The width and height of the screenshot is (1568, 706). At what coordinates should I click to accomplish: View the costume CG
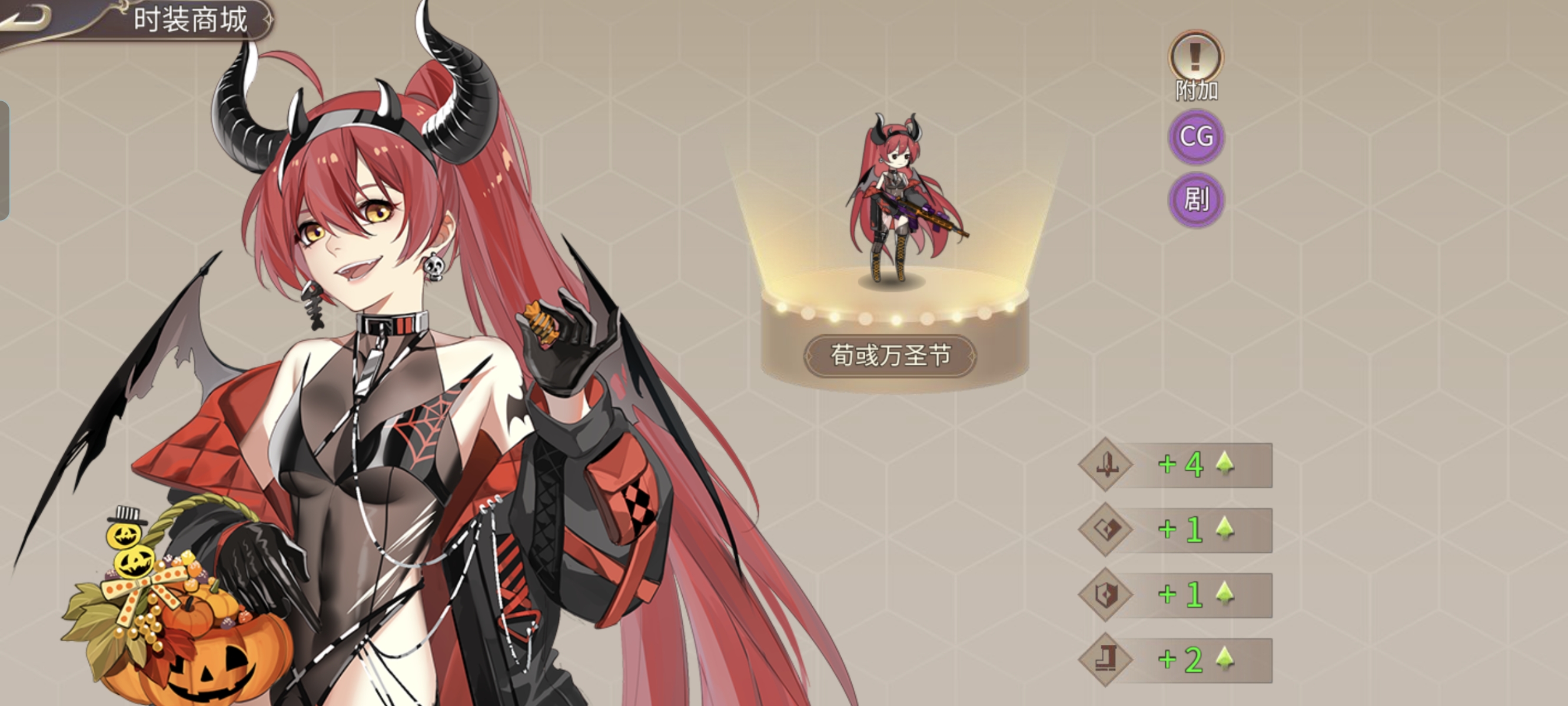[x=1195, y=137]
